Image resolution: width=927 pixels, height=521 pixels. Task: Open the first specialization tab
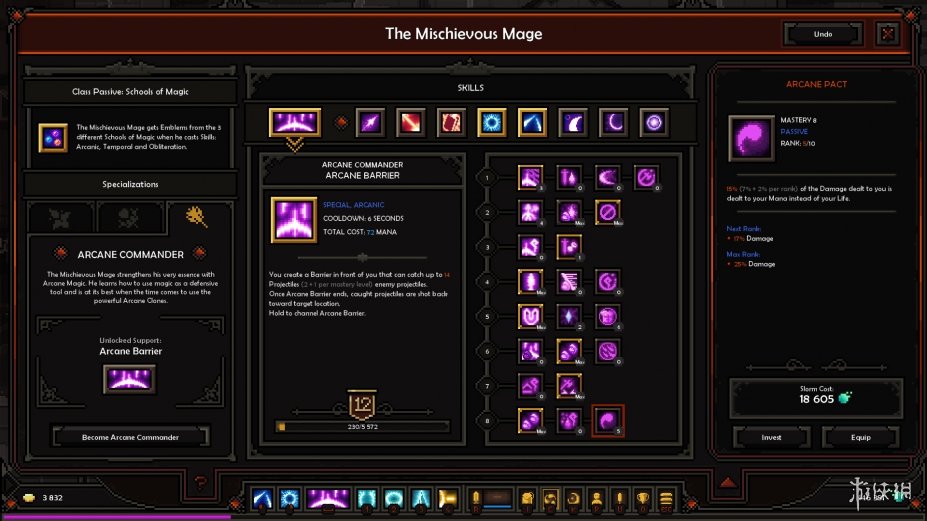point(57,217)
